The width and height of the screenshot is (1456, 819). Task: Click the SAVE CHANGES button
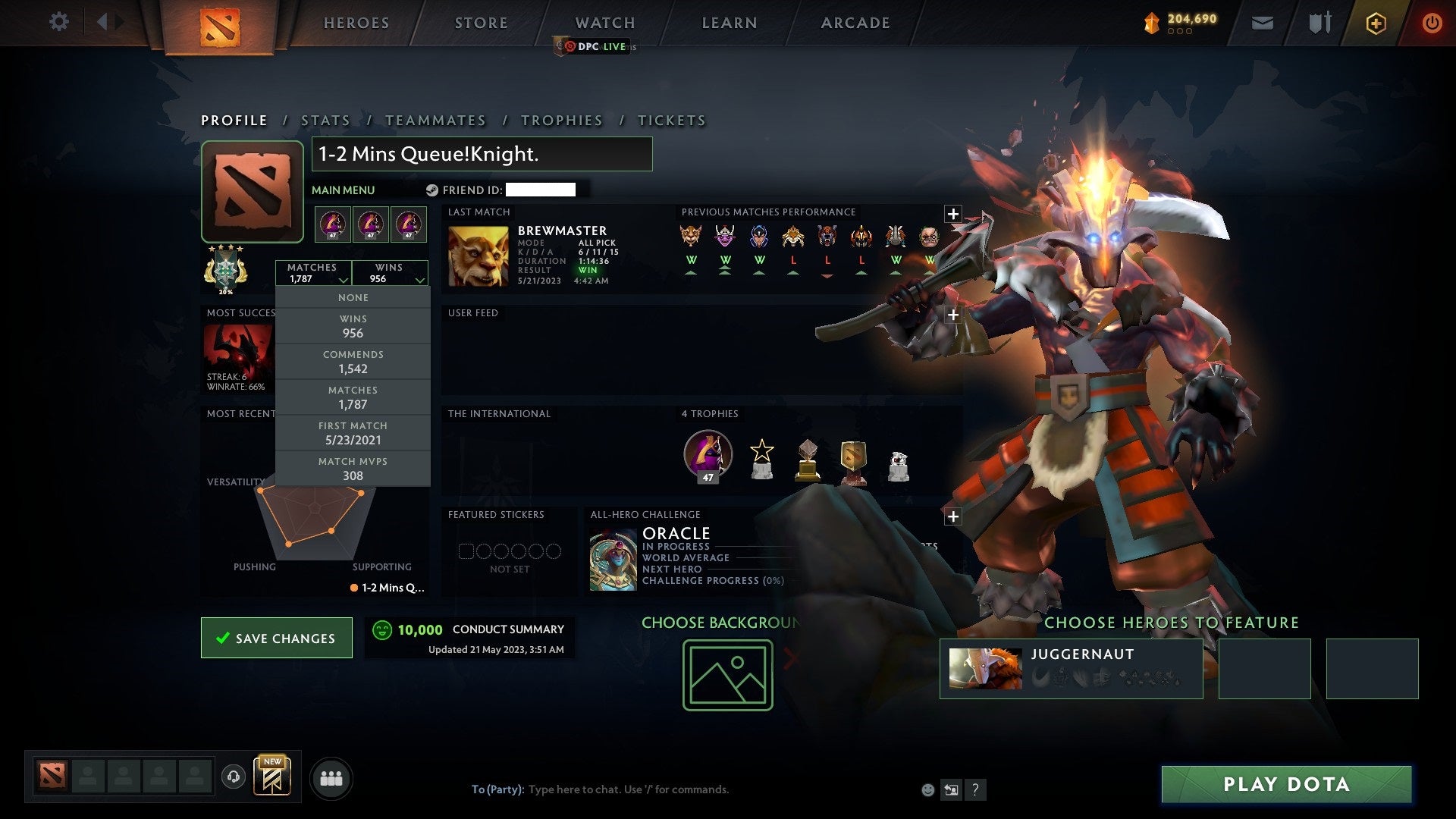point(276,638)
